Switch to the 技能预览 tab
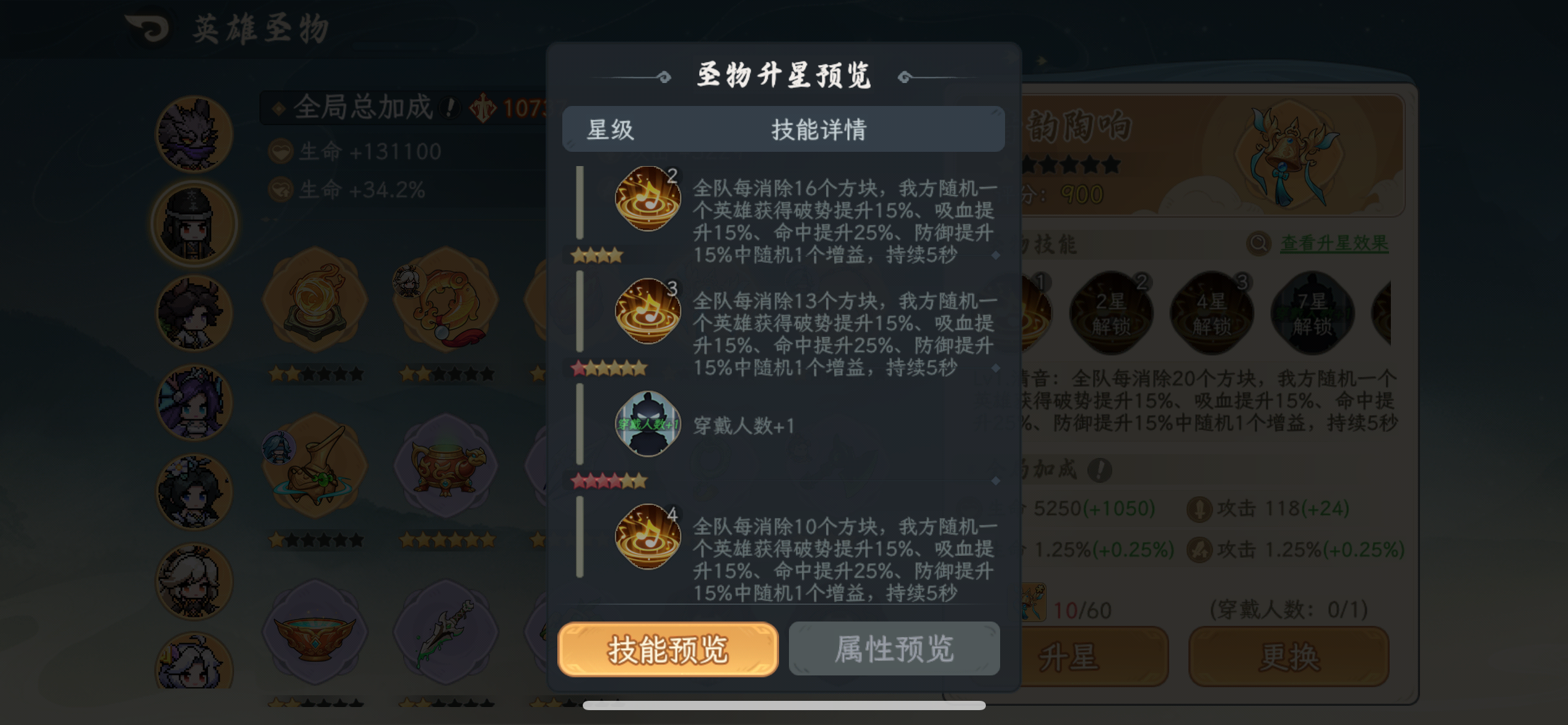Viewport: 1568px width, 725px height. pyautogui.click(x=668, y=649)
